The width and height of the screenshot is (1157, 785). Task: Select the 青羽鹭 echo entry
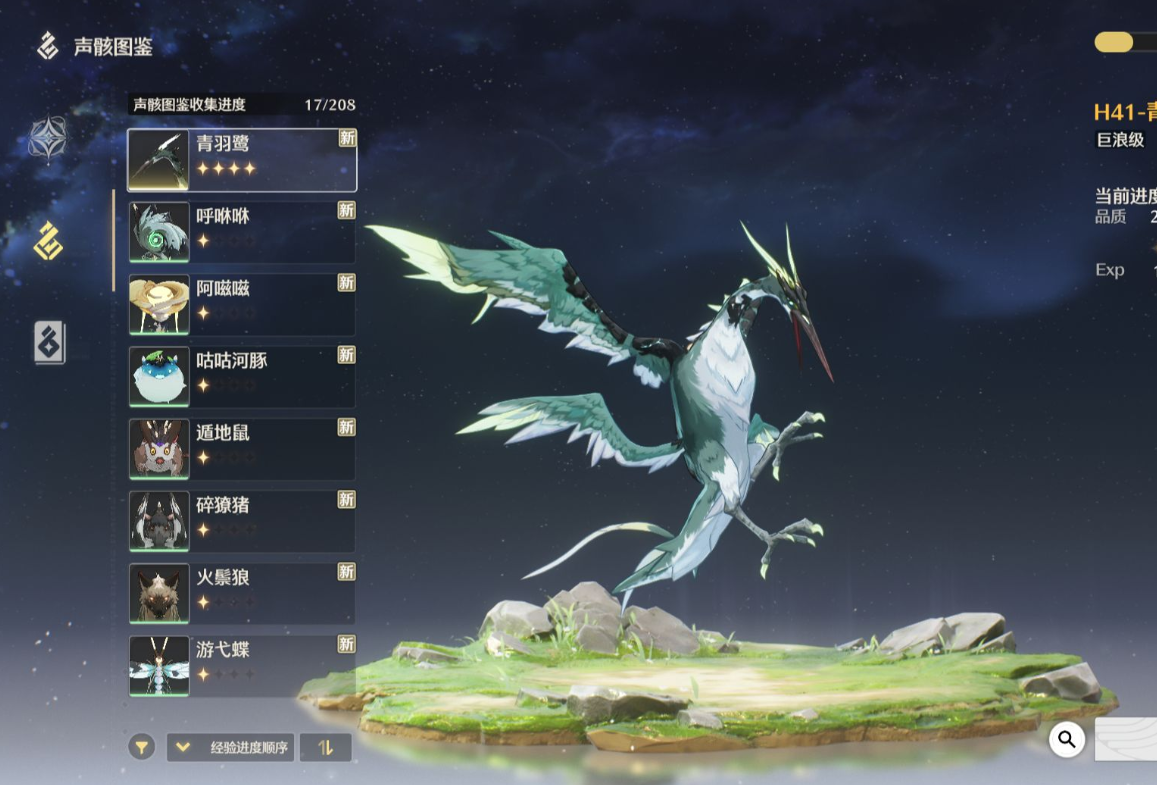[242, 160]
